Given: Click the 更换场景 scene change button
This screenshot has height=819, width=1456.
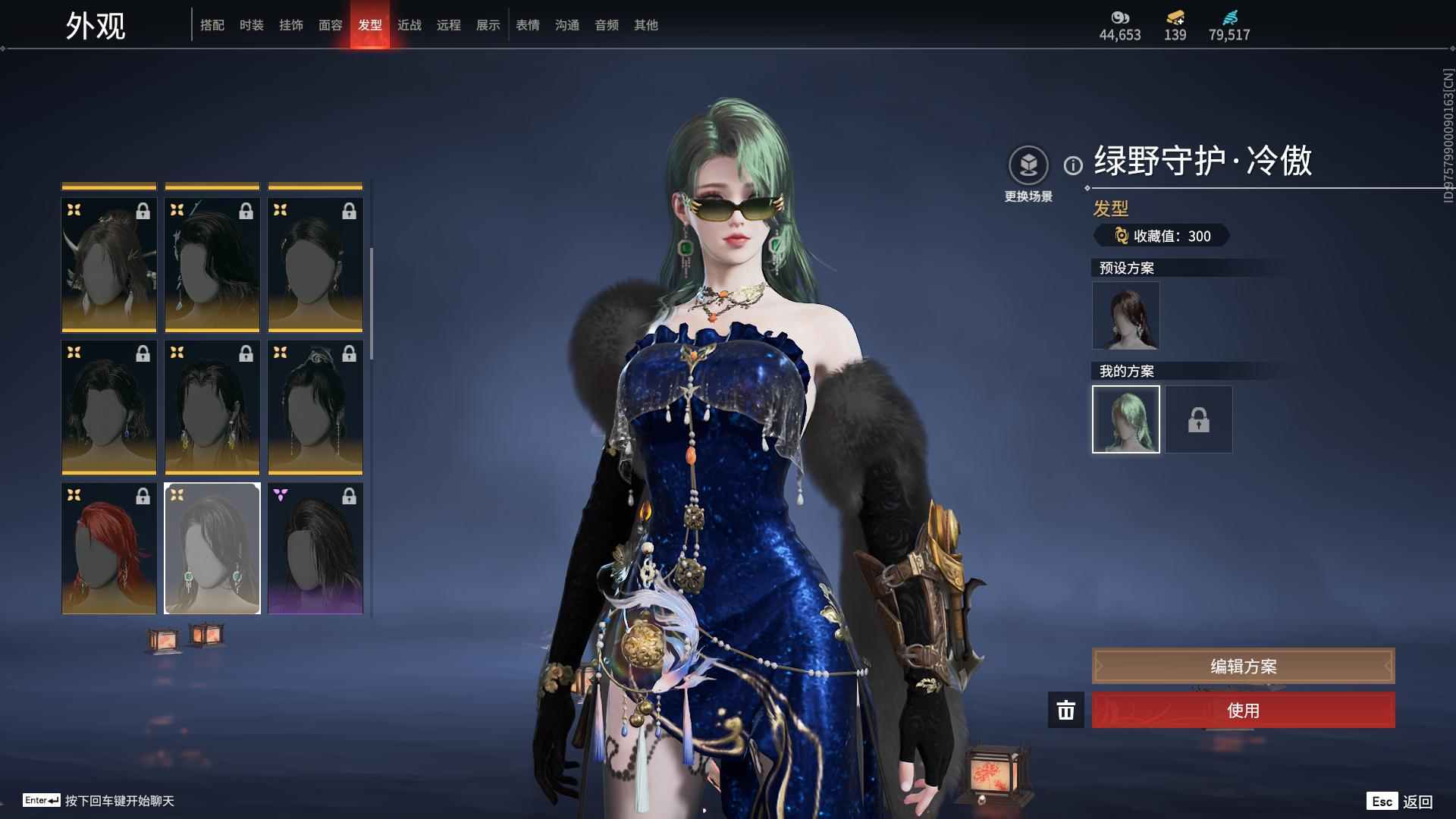Looking at the screenshot, I should click(x=1028, y=165).
